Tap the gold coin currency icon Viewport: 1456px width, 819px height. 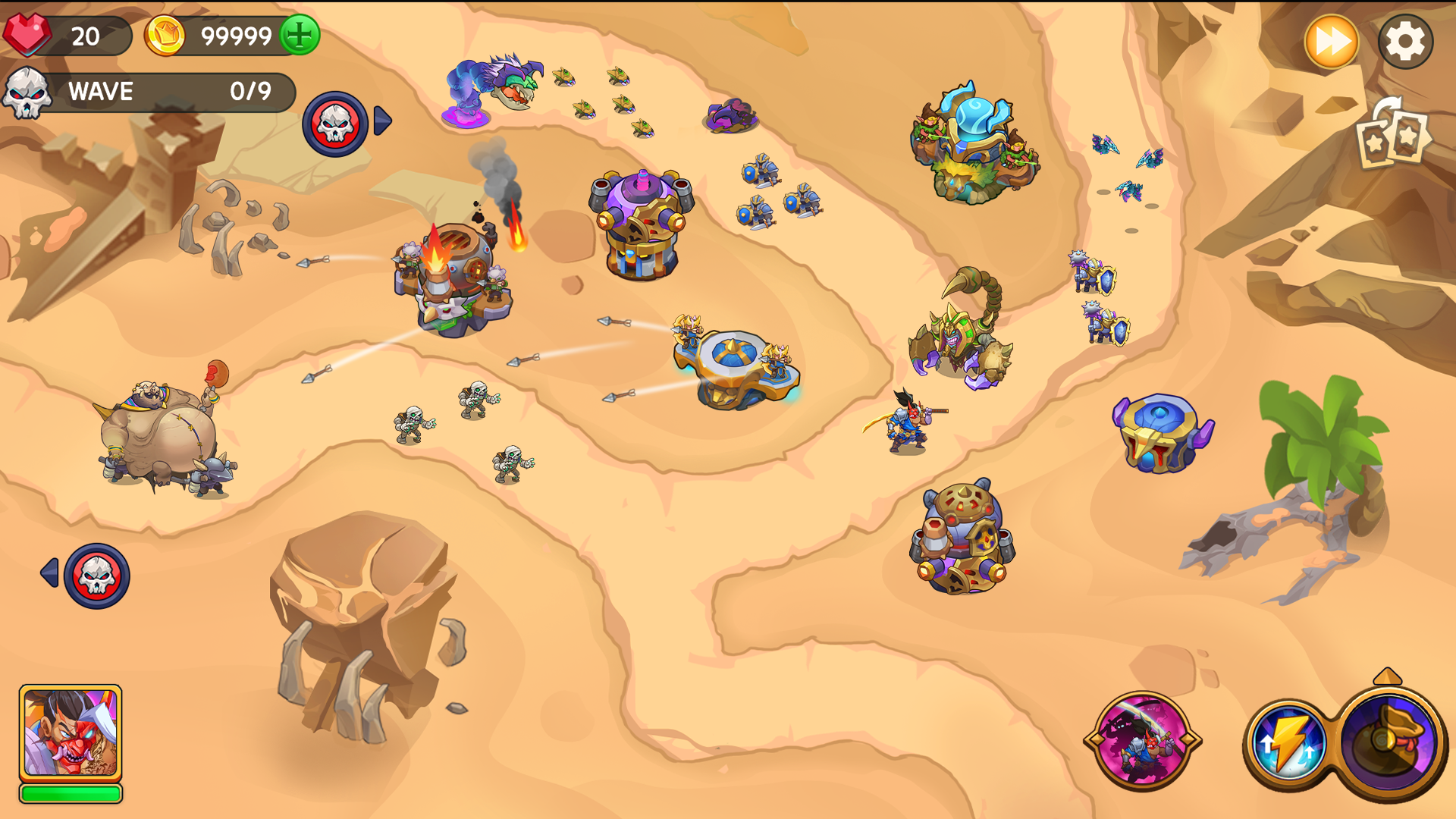pyautogui.click(x=165, y=33)
